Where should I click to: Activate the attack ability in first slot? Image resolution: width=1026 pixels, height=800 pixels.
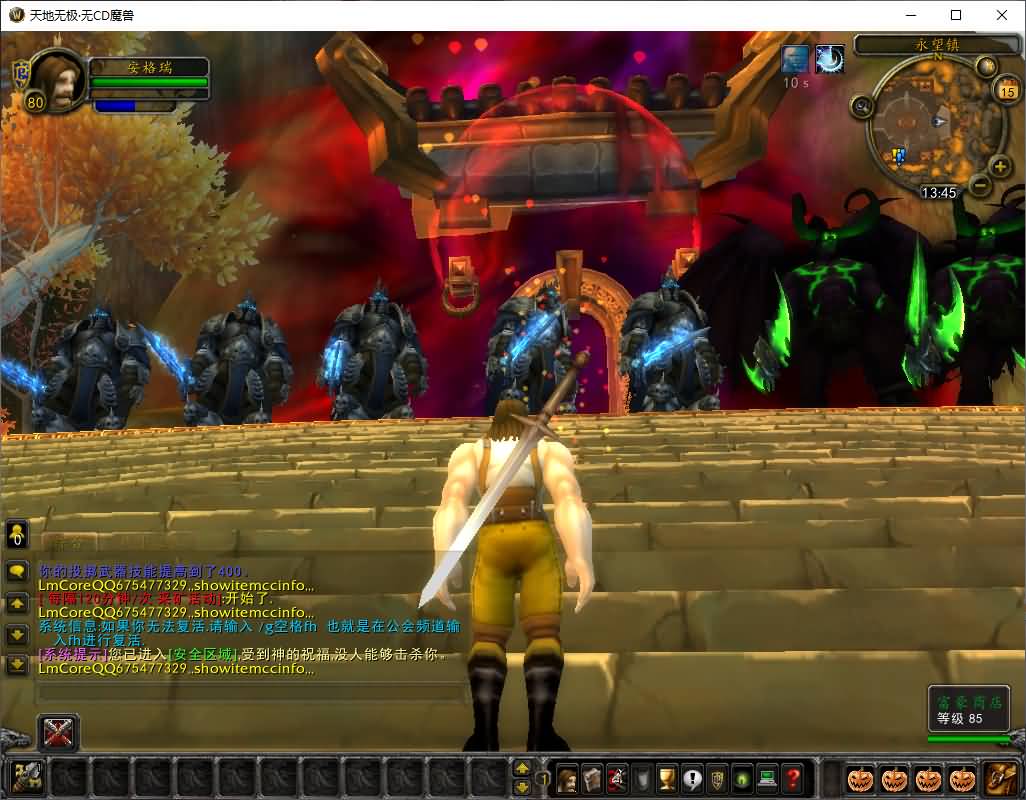(26, 777)
